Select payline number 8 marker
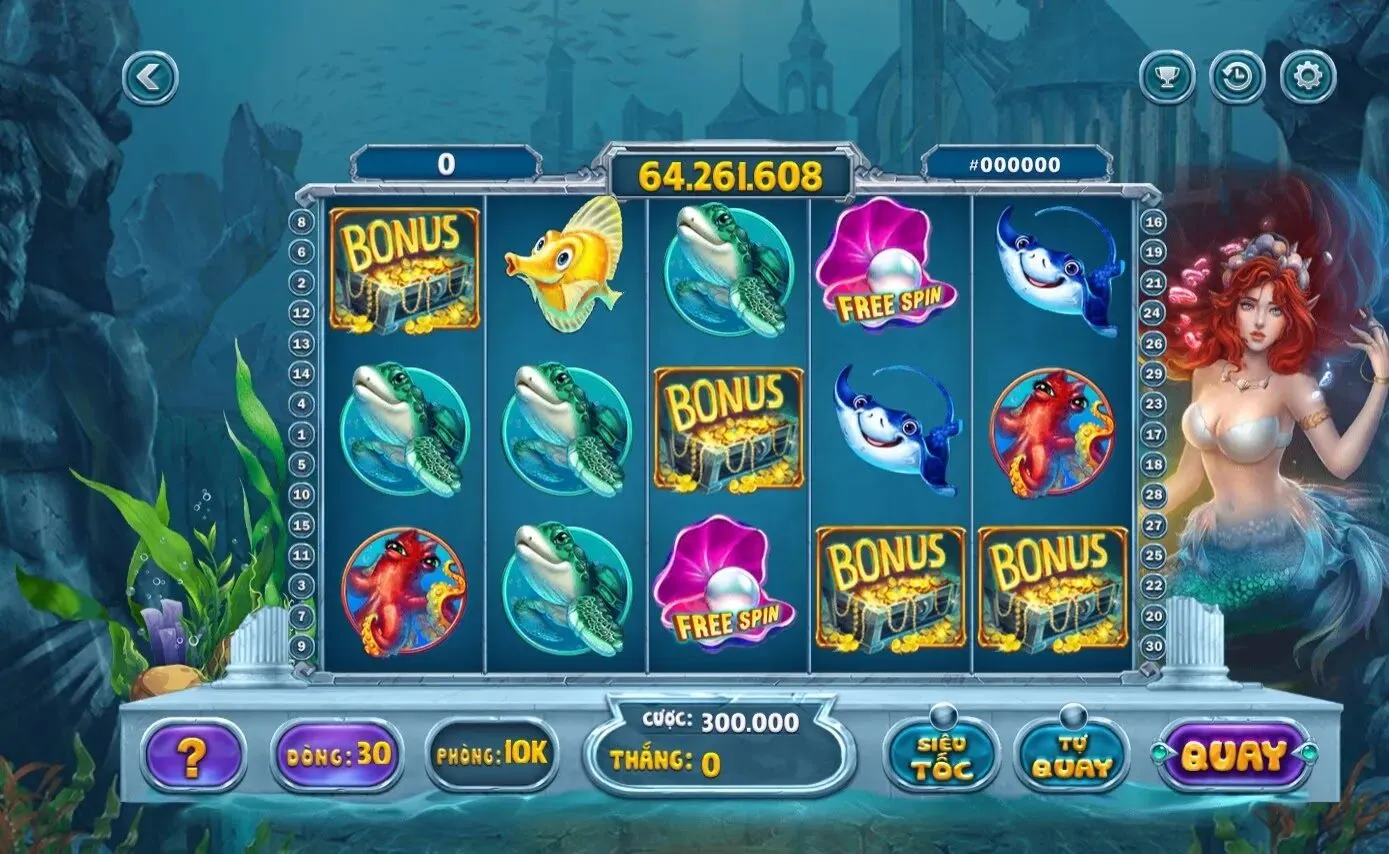 pos(301,223)
